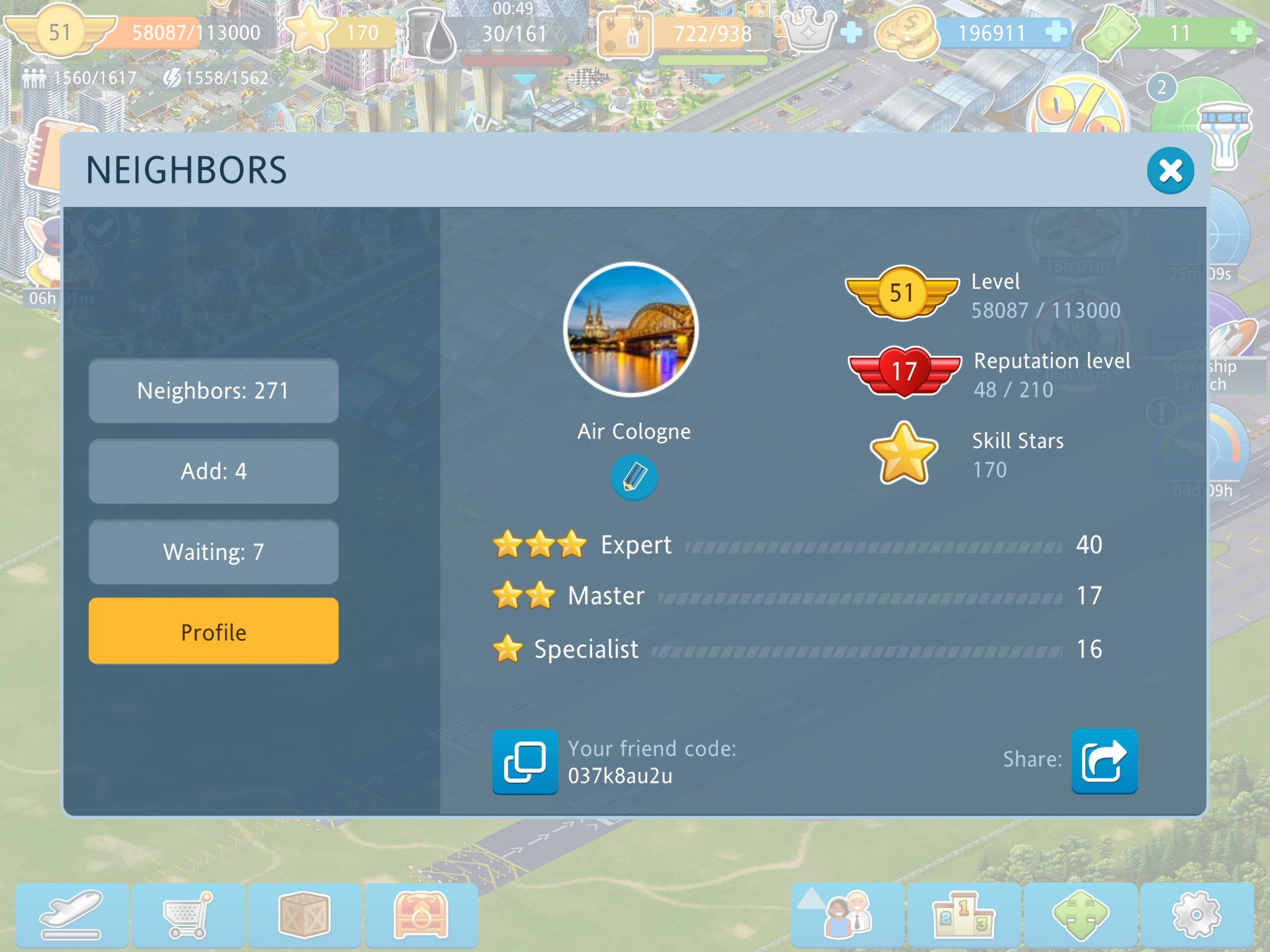The width and height of the screenshot is (1270, 952).
Task: Edit the Air Cologne name with pencil
Action: click(x=634, y=477)
